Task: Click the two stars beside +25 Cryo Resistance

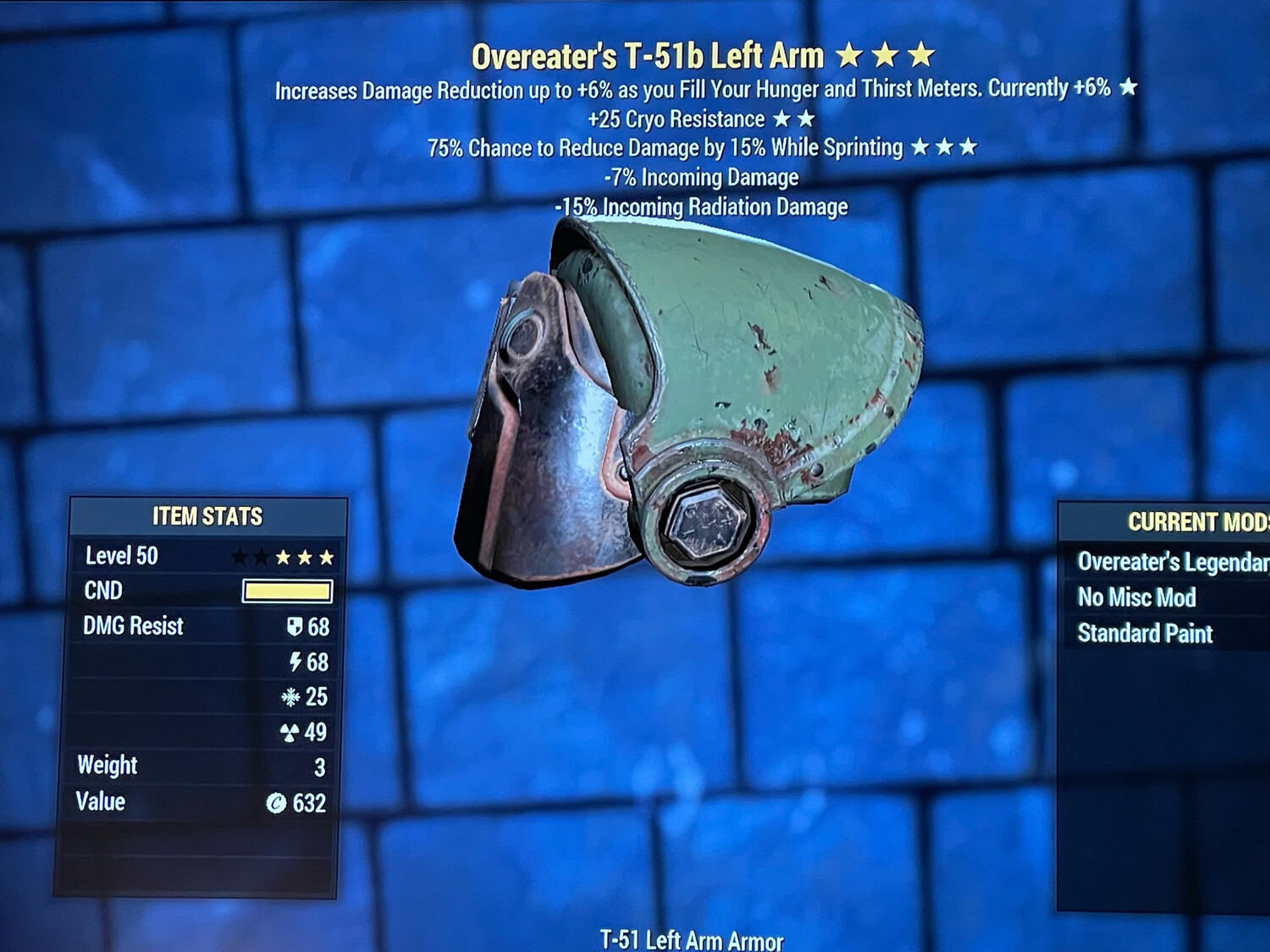Action: 796,118
